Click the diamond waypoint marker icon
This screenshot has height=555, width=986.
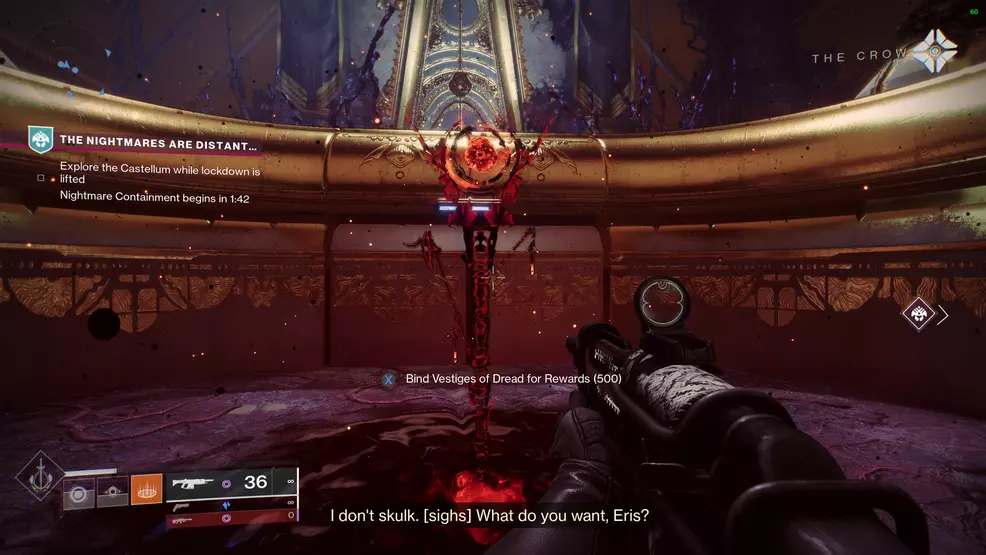click(x=918, y=315)
